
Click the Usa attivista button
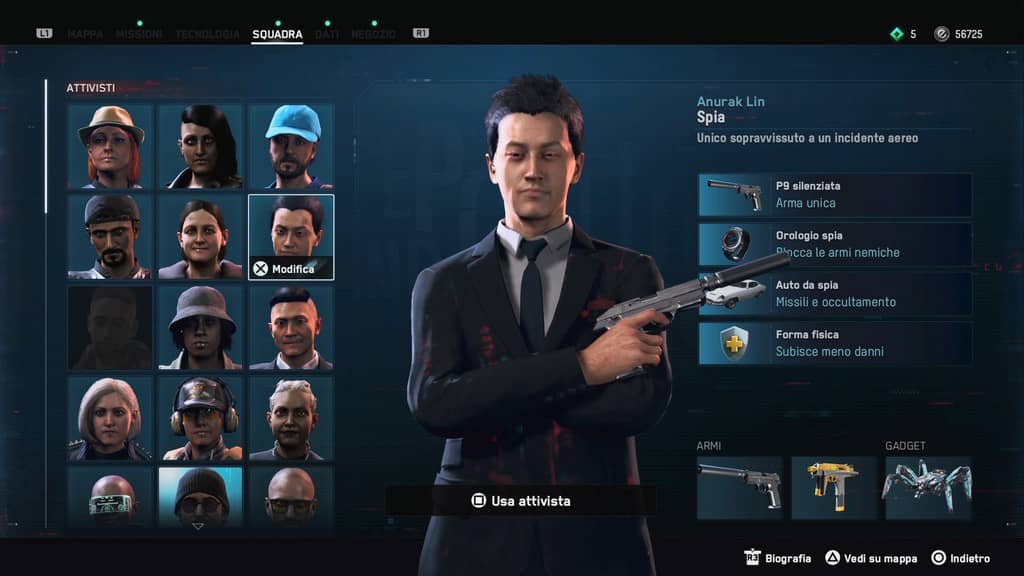click(521, 500)
